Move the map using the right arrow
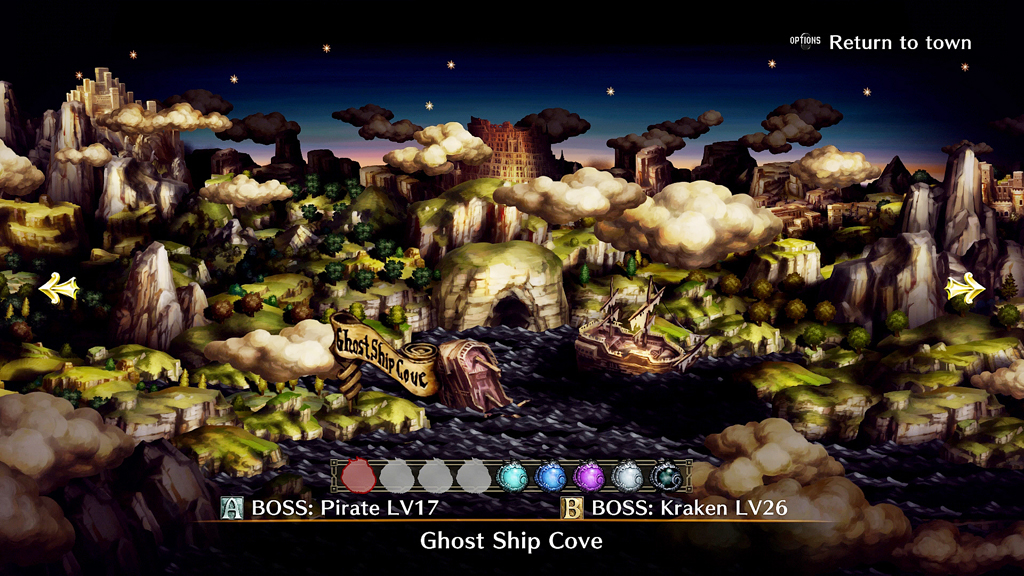Screen dimensions: 1024x576 tap(965, 289)
